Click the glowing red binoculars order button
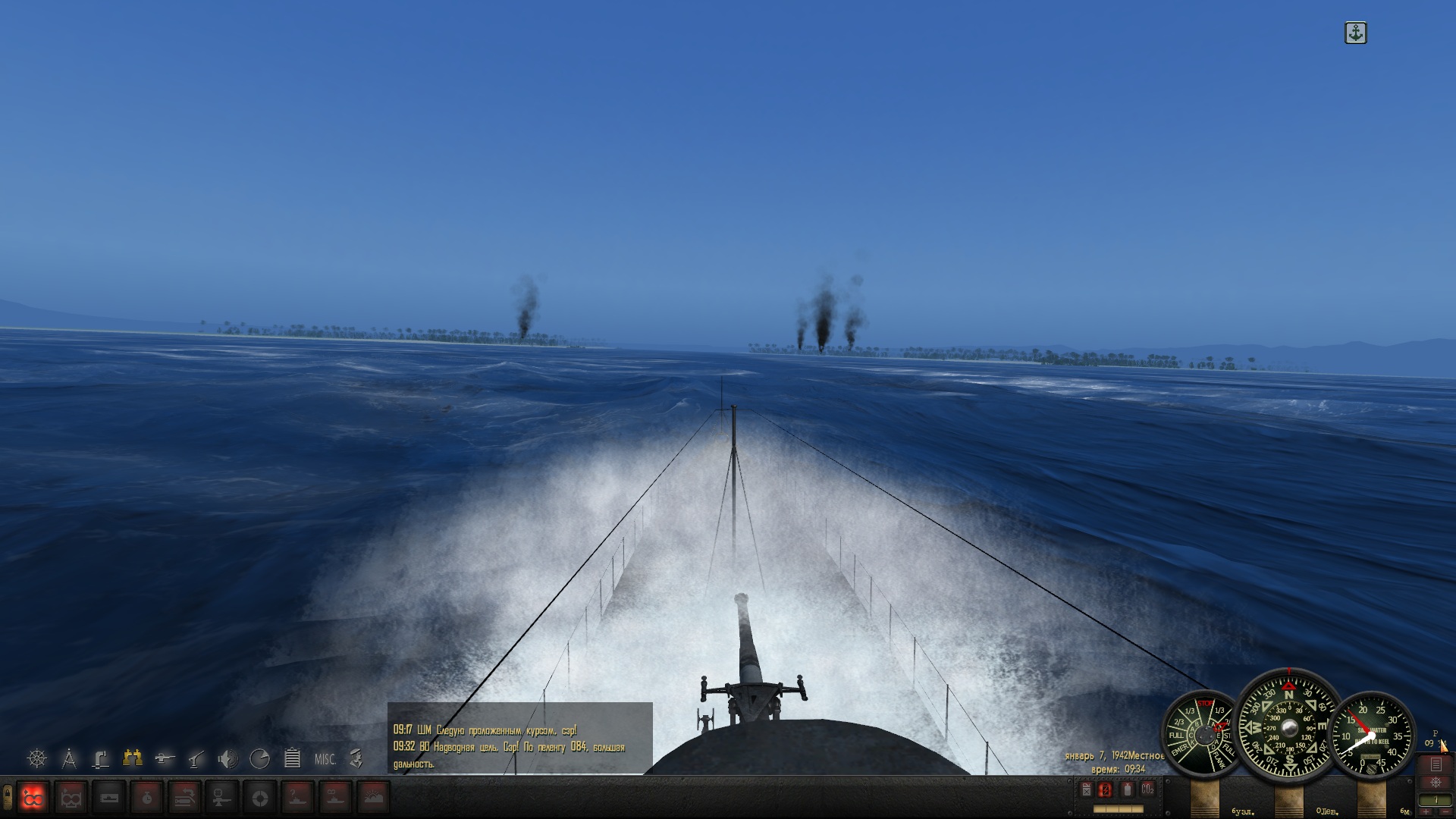This screenshot has width=1456, height=819. click(33, 798)
